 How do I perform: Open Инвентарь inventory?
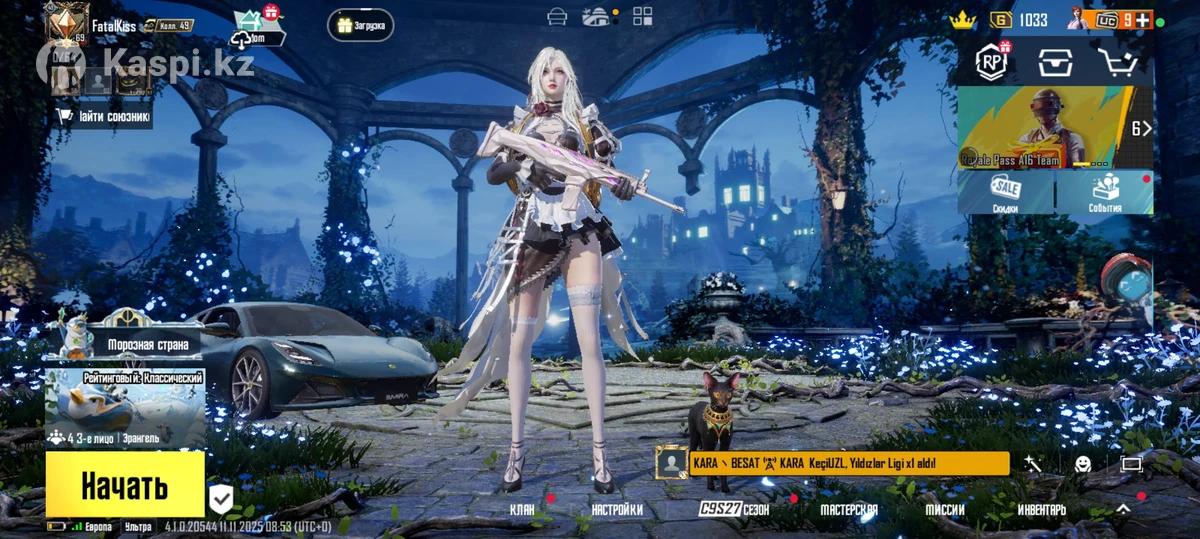[x=1041, y=510]
